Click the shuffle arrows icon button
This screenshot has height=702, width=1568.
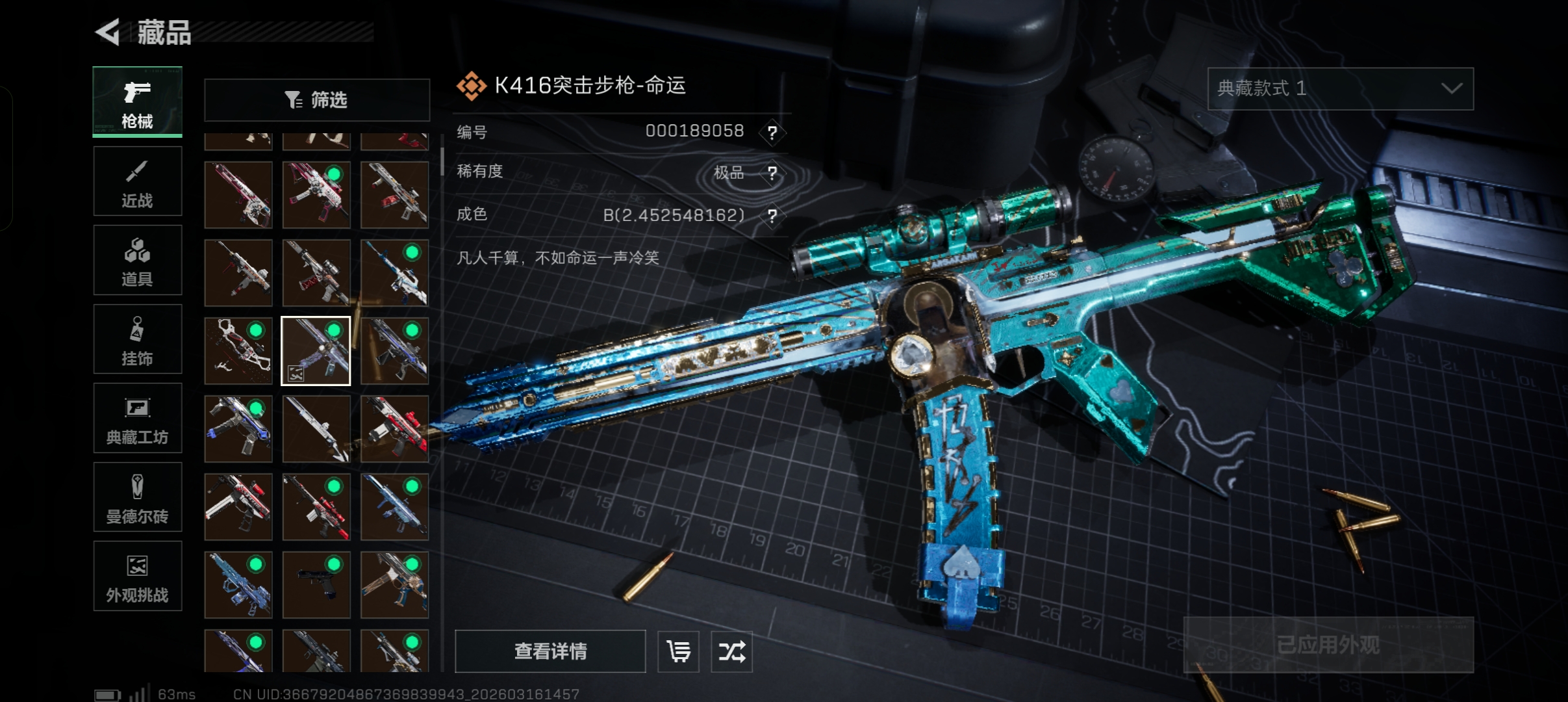pos(731,651)
